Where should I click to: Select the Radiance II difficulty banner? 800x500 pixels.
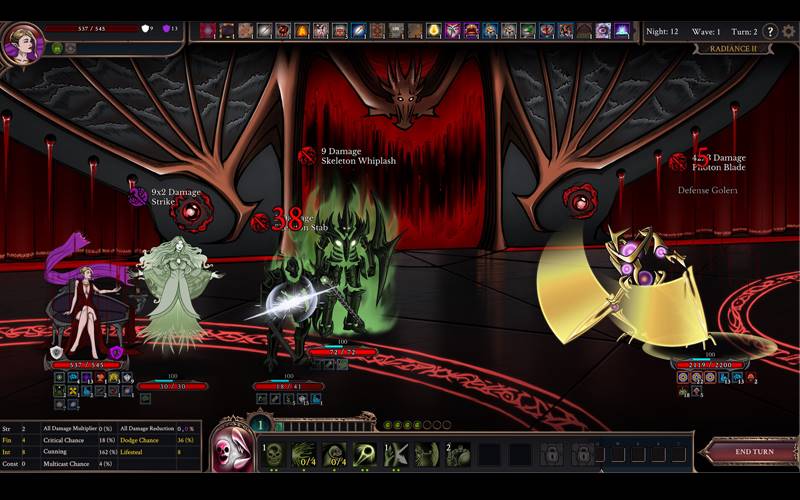click(734, 48)
